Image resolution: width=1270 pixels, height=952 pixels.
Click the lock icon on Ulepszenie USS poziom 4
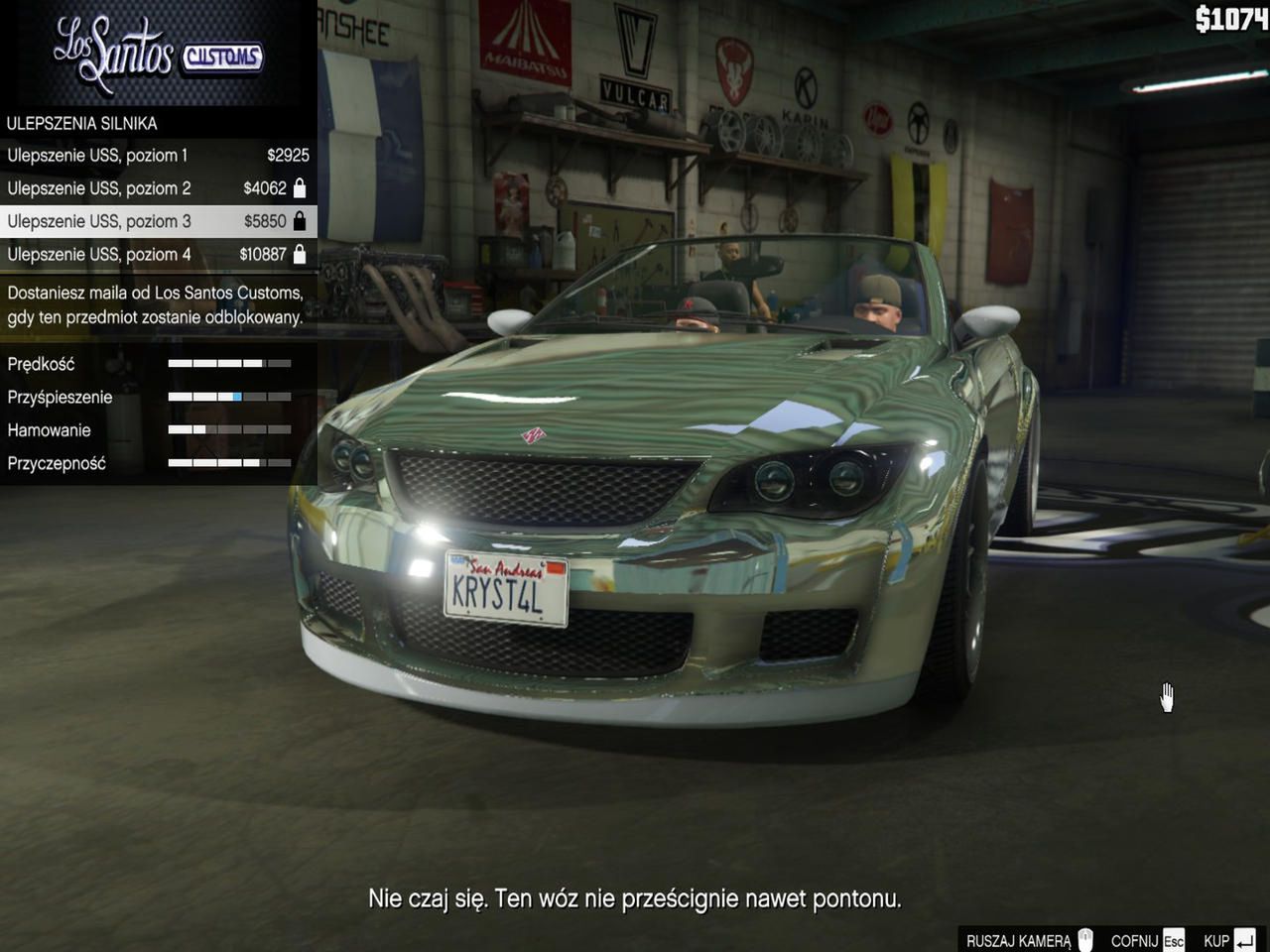coord(301,254)
